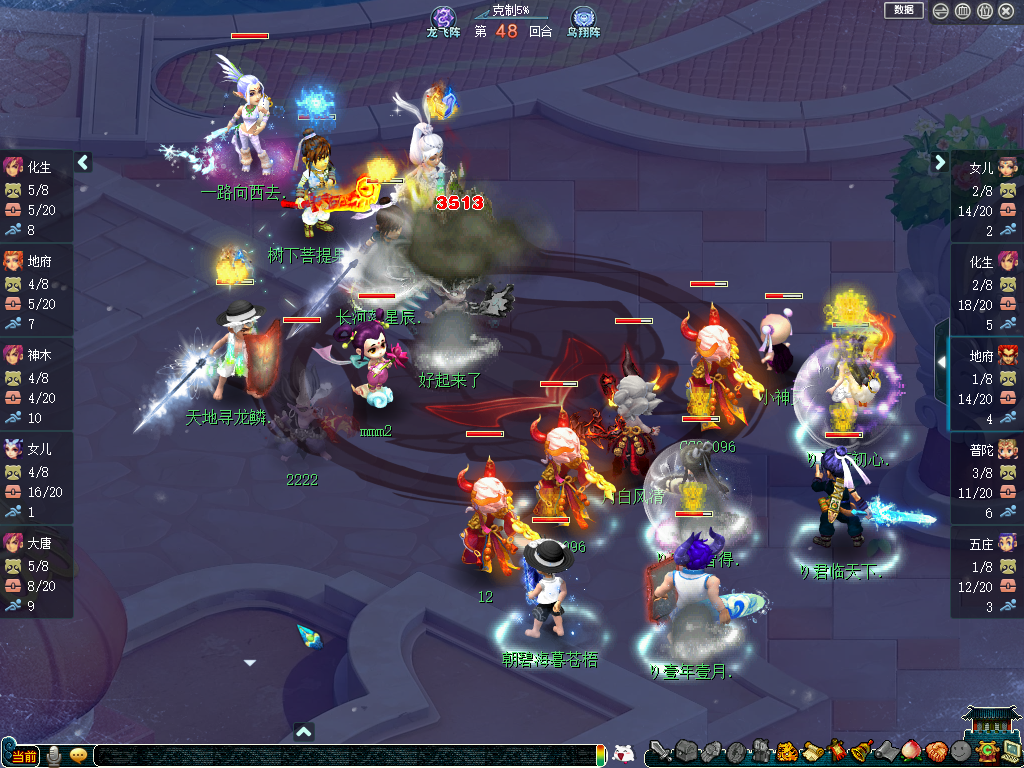The height and width of the screenshot is (768, 1024).
Task: Toggle the 位 position display button
Action: point(984,11)
